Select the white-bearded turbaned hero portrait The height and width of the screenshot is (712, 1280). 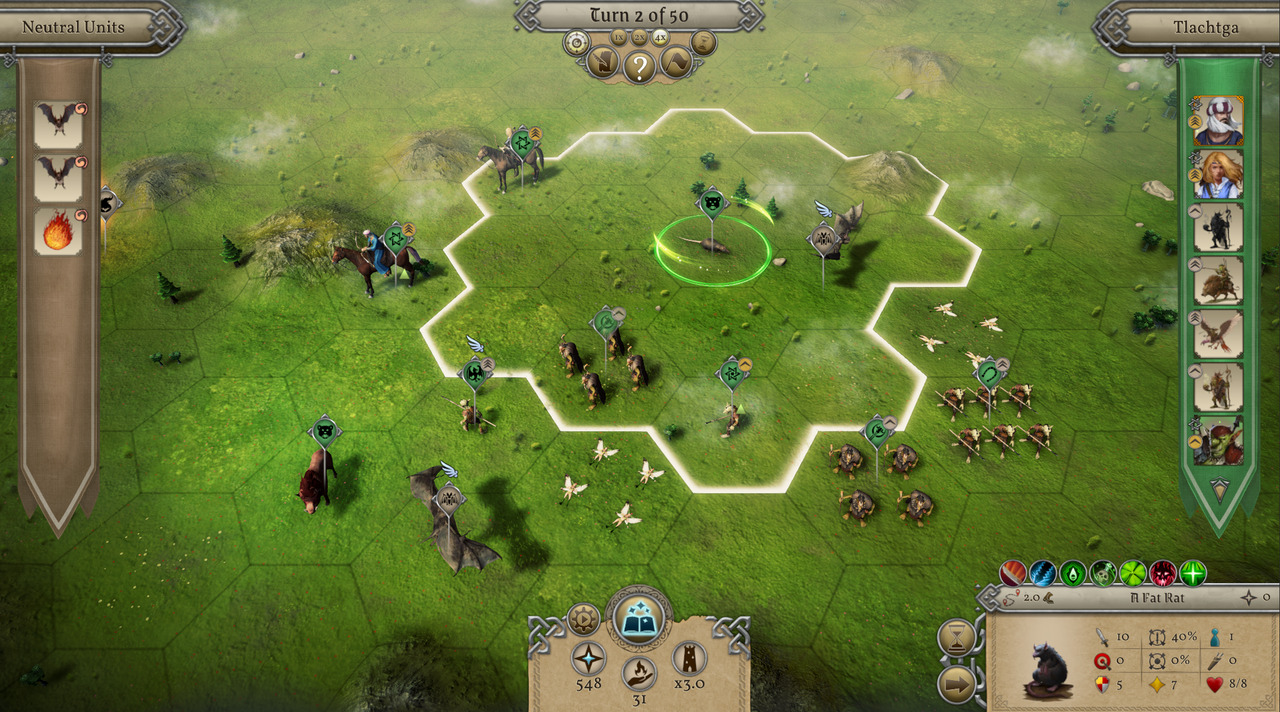coord(1218,121)
